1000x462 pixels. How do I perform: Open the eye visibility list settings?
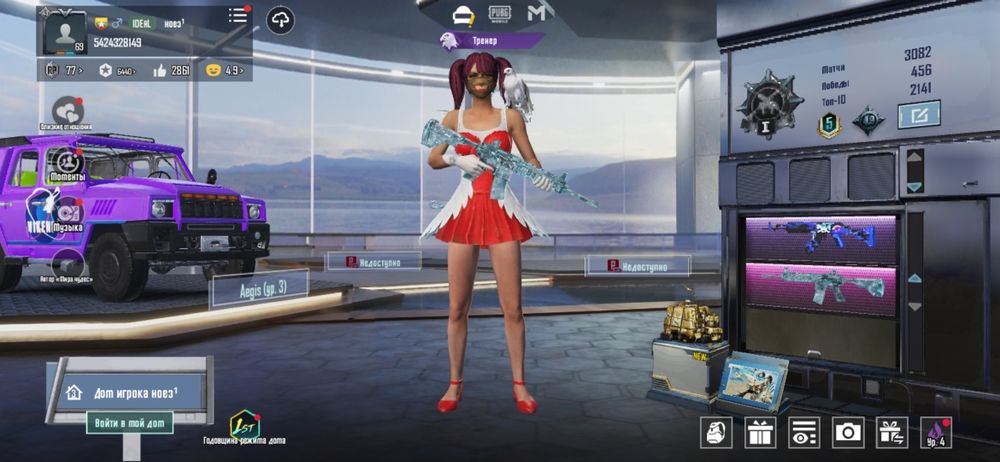(x=803, y=432)
